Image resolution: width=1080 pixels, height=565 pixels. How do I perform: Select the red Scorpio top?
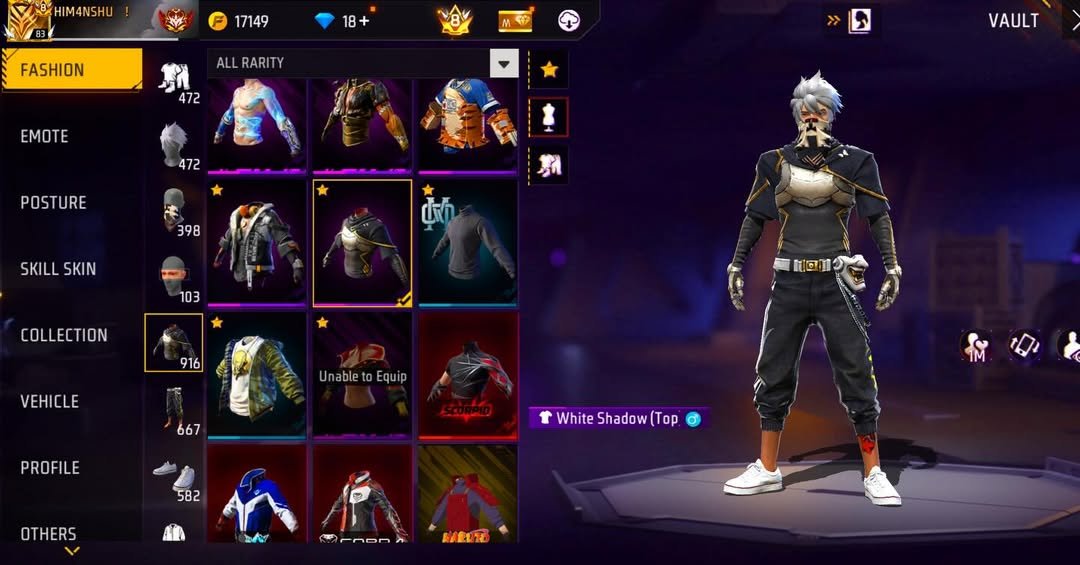(467, 373)
